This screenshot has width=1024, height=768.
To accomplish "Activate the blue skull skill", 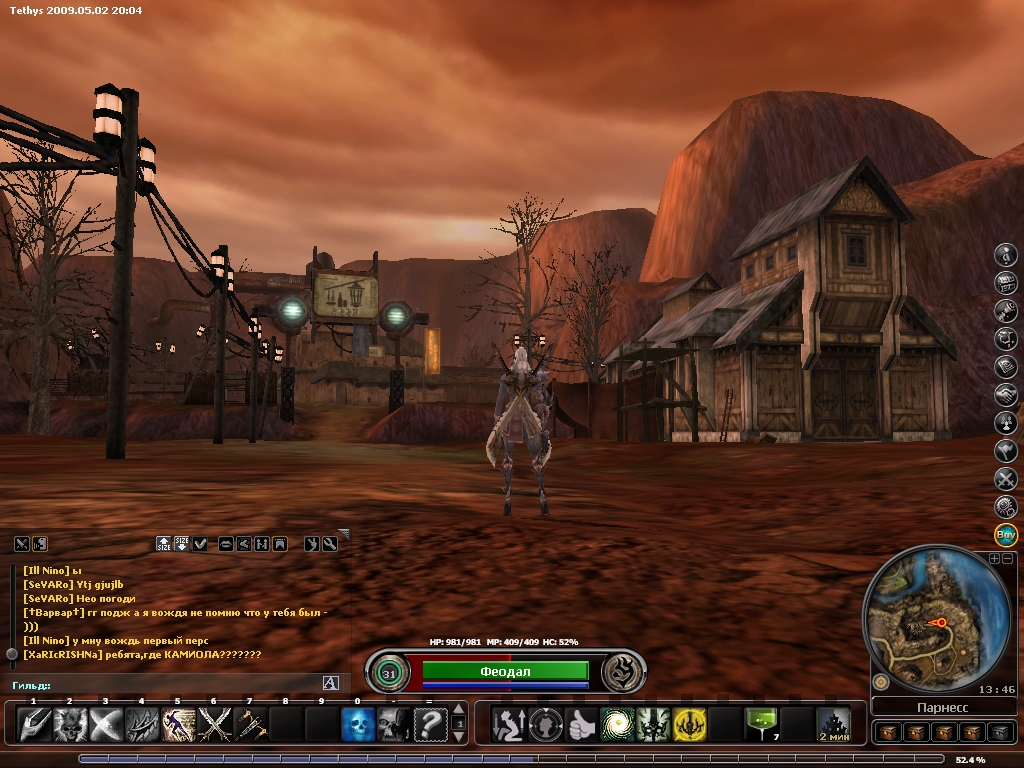I will 358,724.
